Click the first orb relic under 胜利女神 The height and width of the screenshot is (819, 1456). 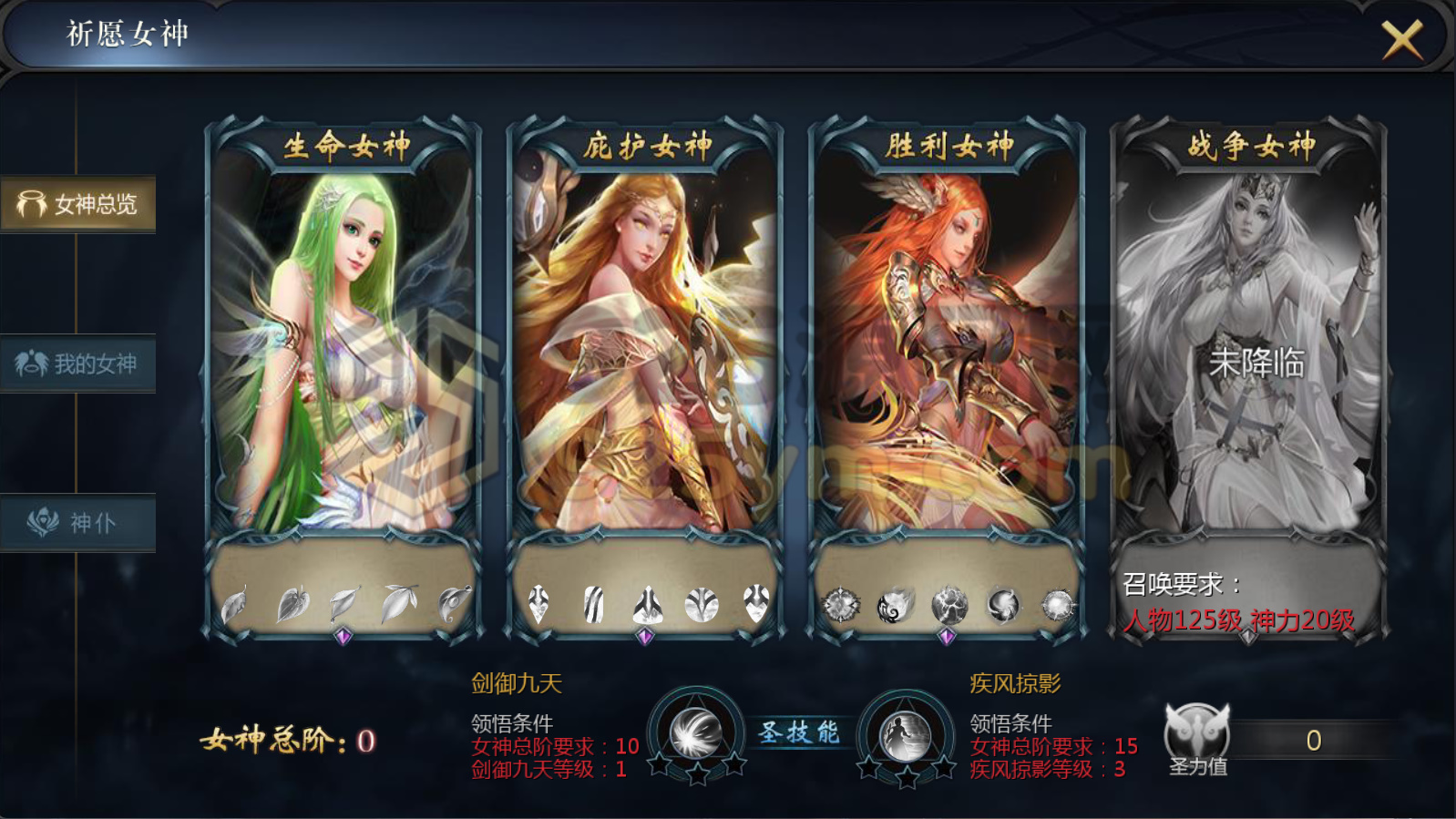[843, 604]
